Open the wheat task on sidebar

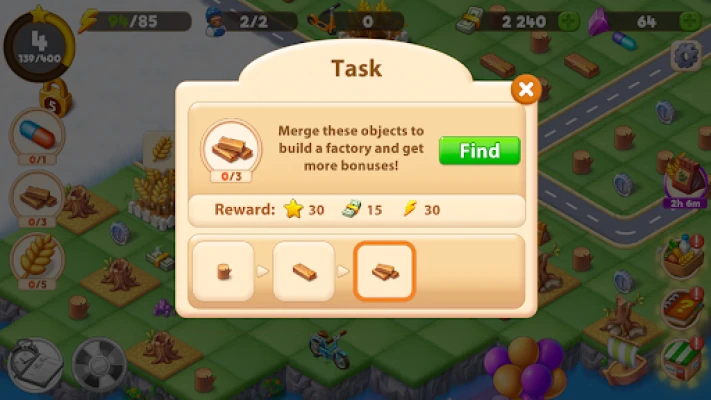click(x=36, y=258)
